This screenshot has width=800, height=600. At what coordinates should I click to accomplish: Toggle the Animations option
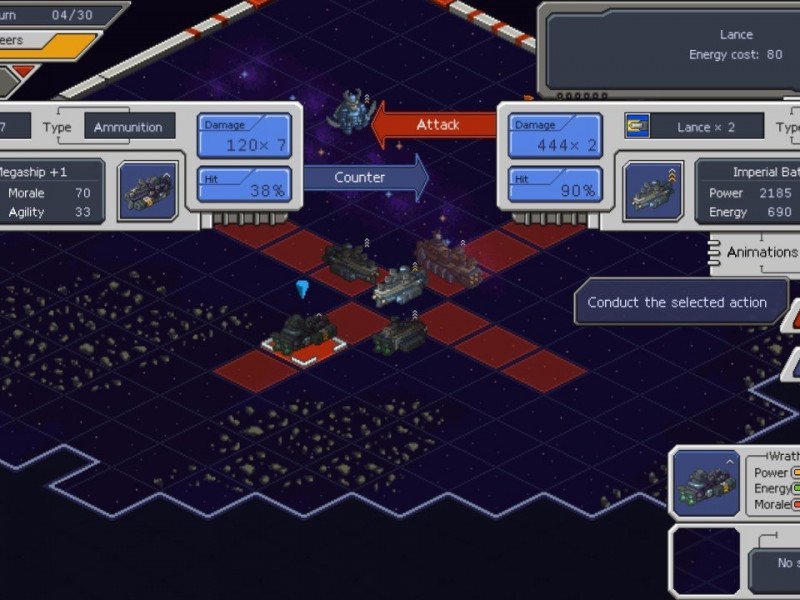[x=758, y=252]
